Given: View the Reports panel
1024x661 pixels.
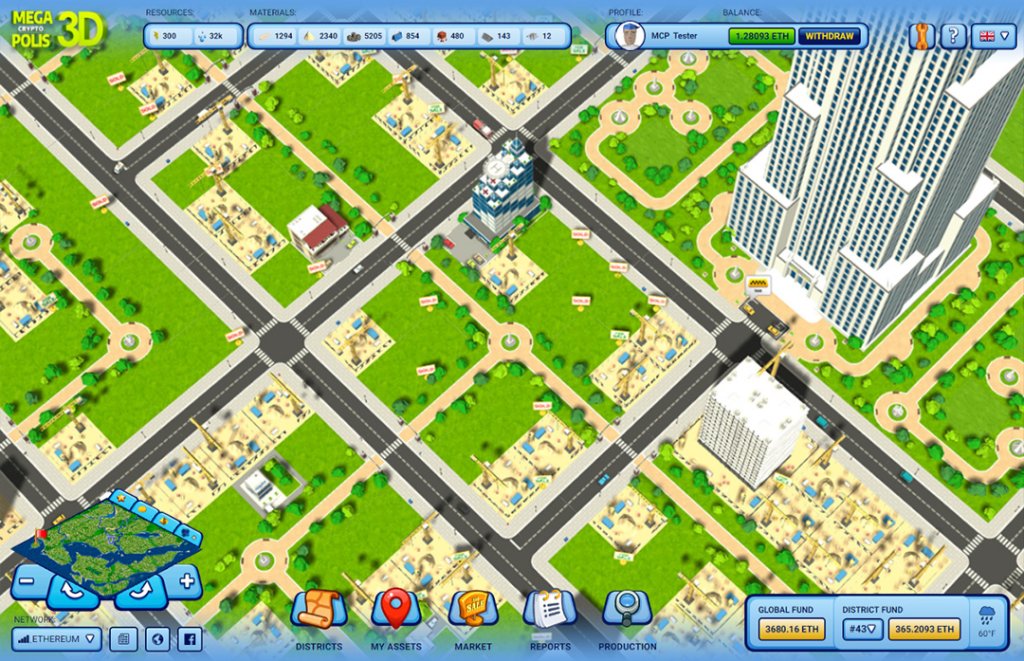Looking at the screenshot, I should 549,612.
